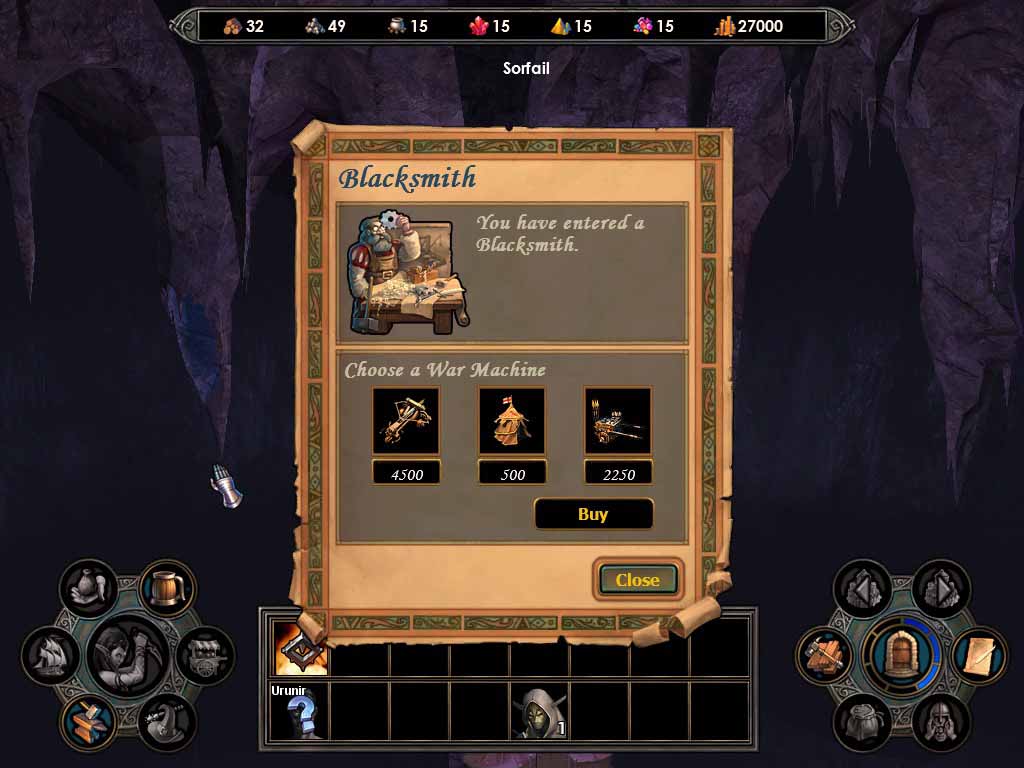Click the central elf hero recruit icon

(127, 655)
